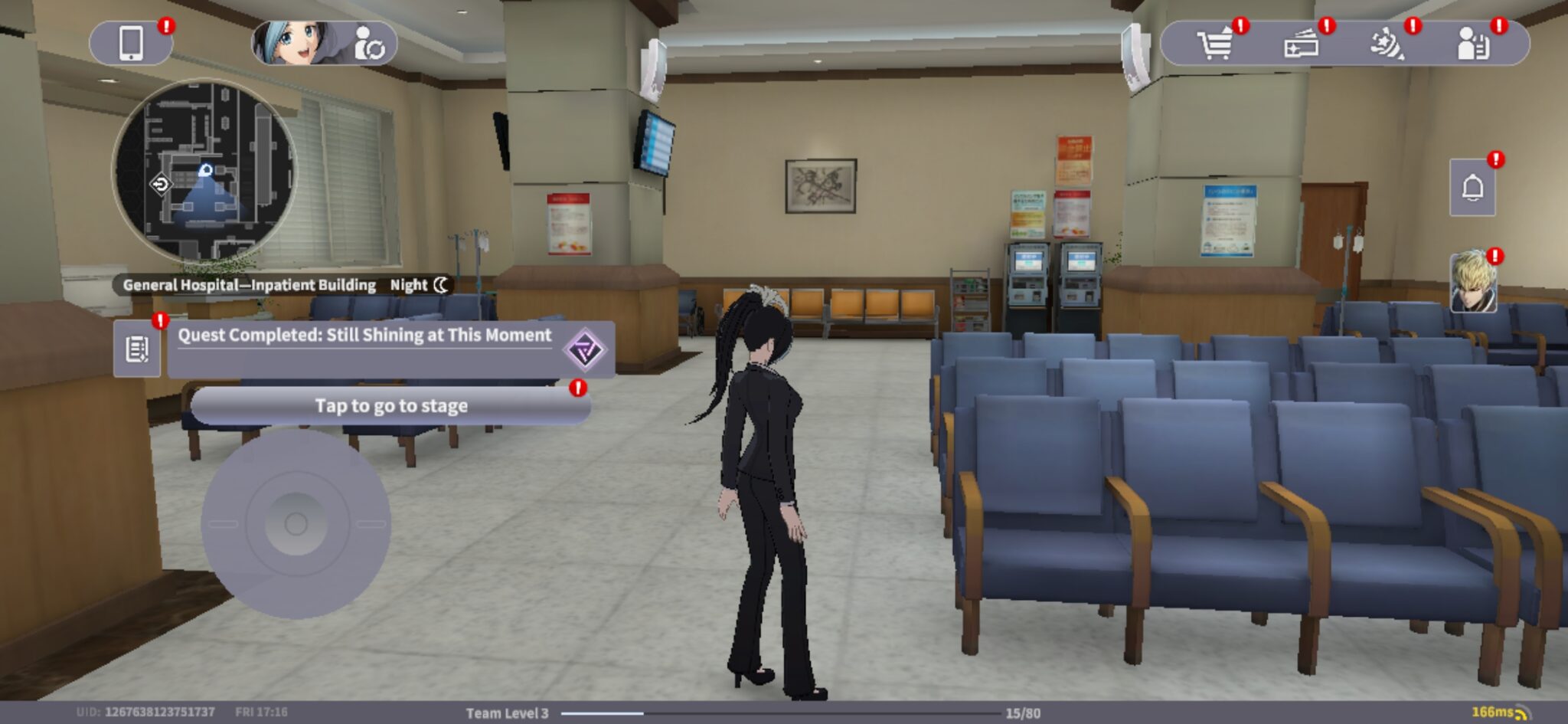Select quest Still Shining at This Moment

tap(364, 334)
